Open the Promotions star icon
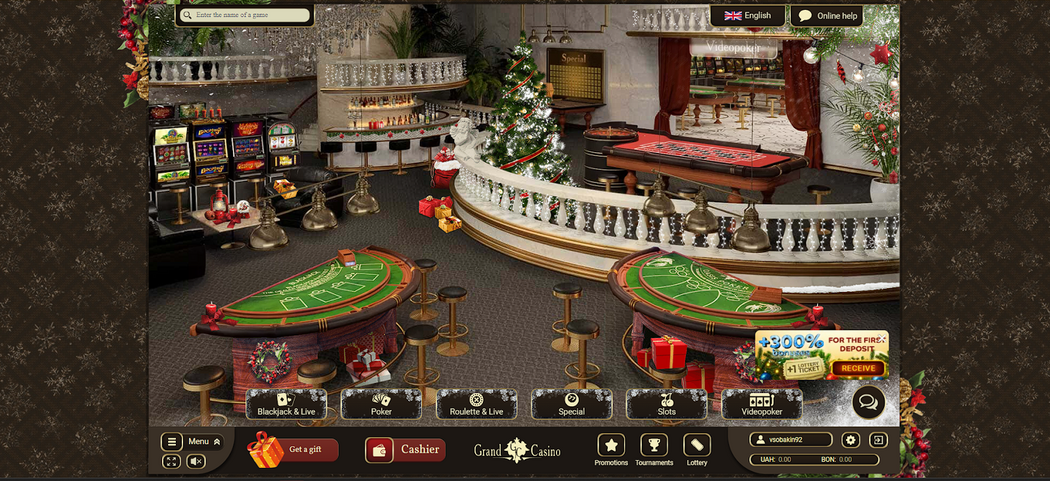Image resolution: width=1050 pixels, height=481 pixels. (x=611, y=446)
